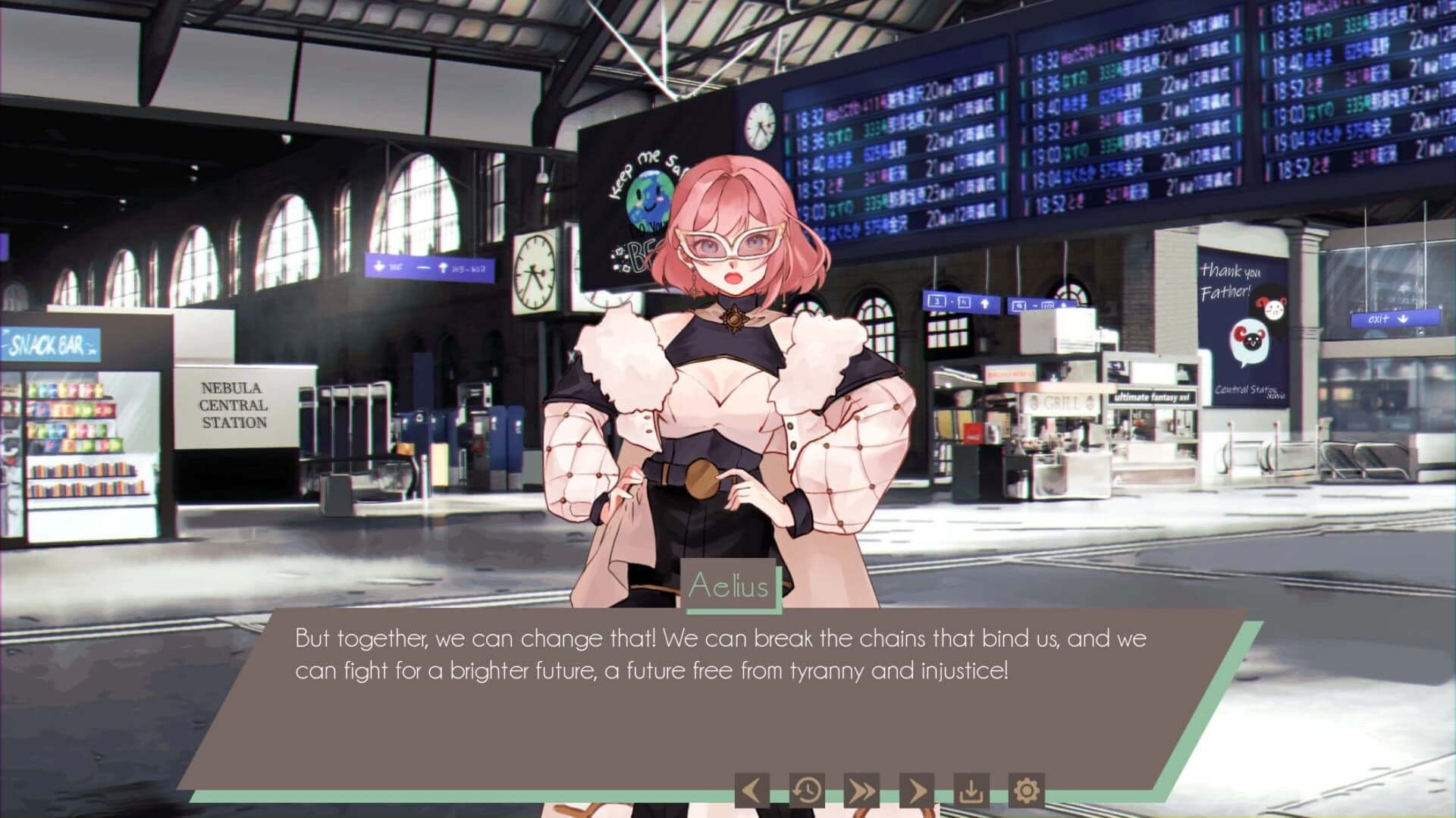Screen dimensions: 1456x818
Task: Open the dialogue history log
Action: point(806,791)
